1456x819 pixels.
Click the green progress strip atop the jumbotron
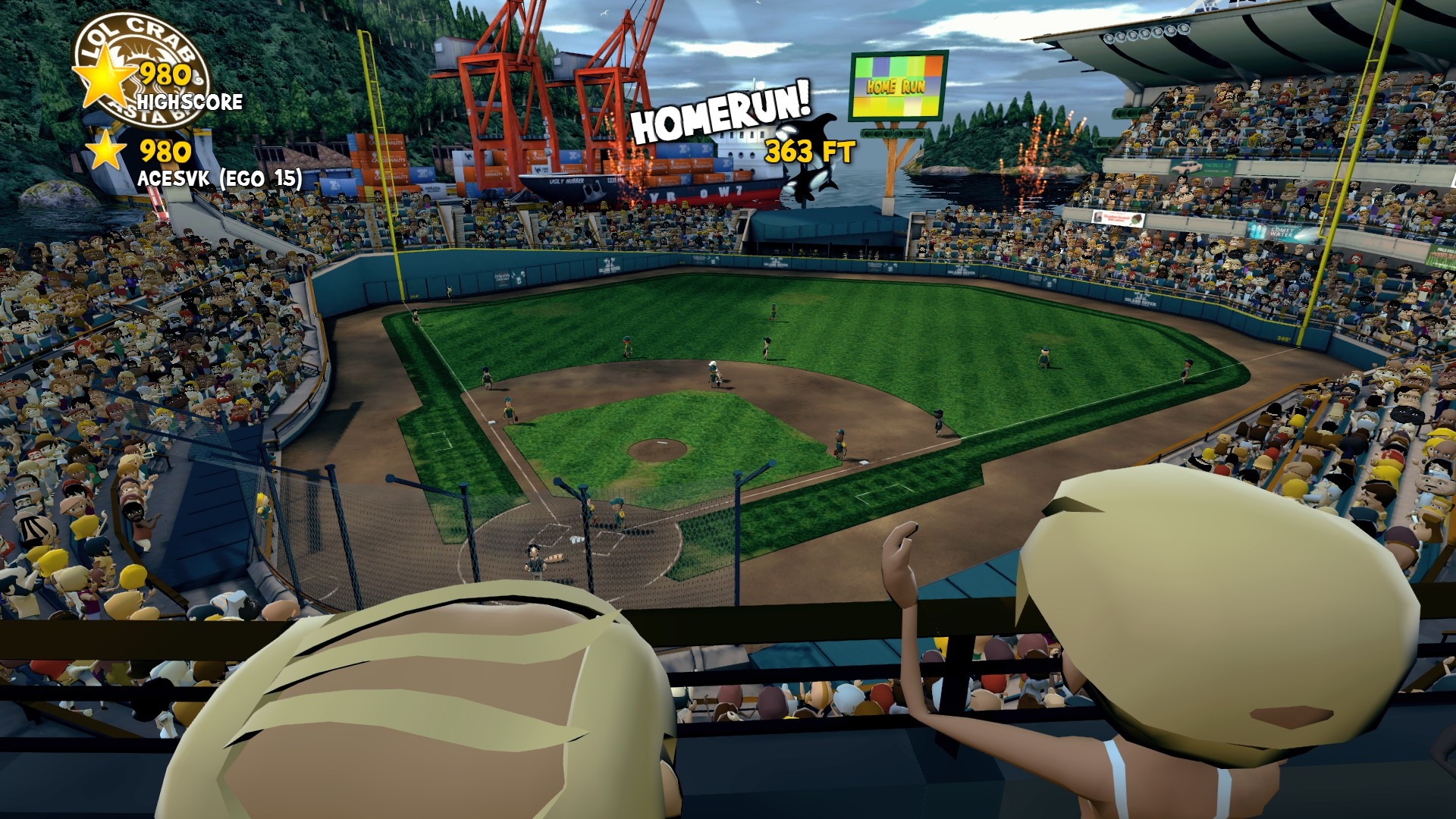(899, 53)
